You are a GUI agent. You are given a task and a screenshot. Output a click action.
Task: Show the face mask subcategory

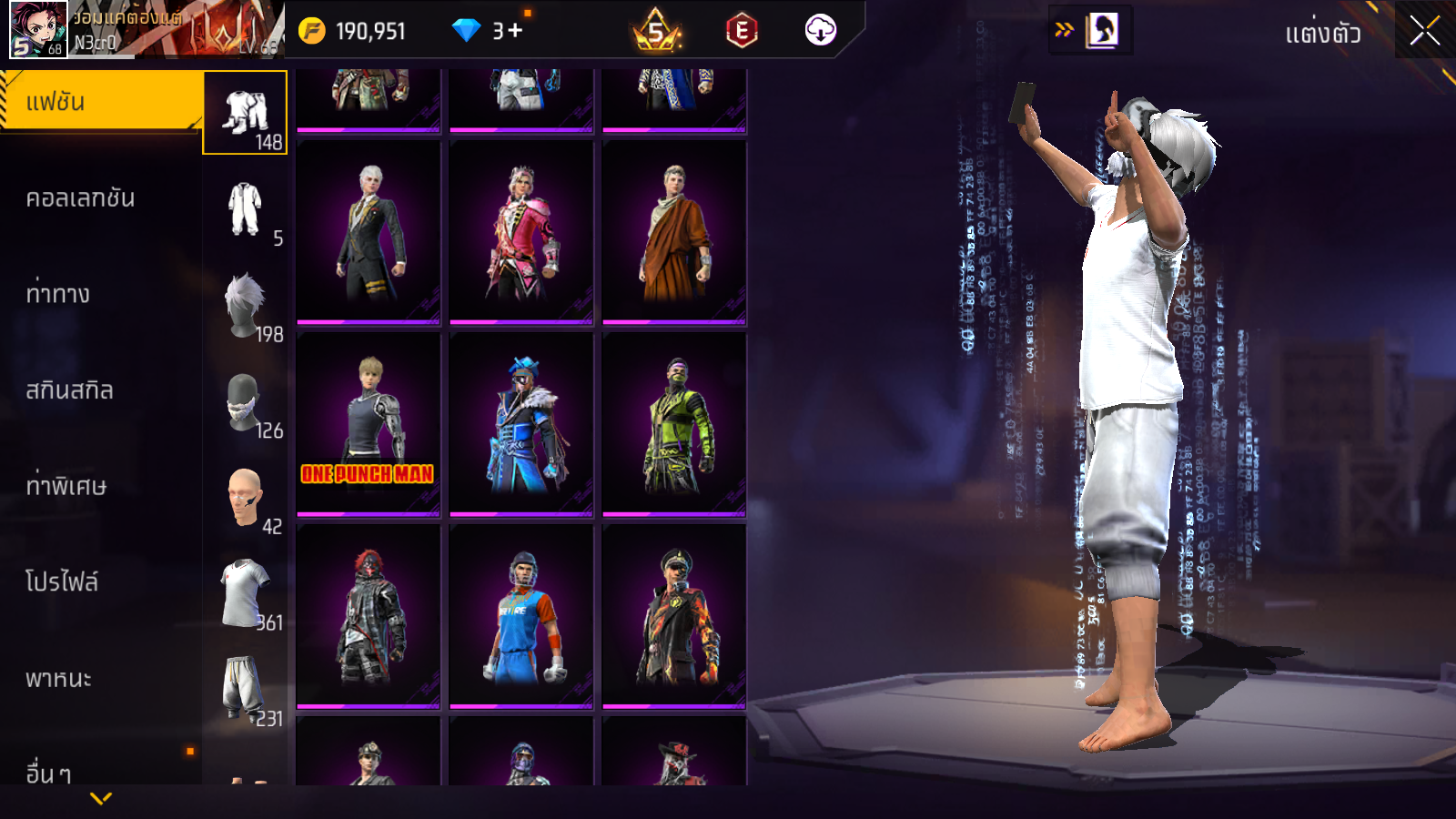[246, 403]
